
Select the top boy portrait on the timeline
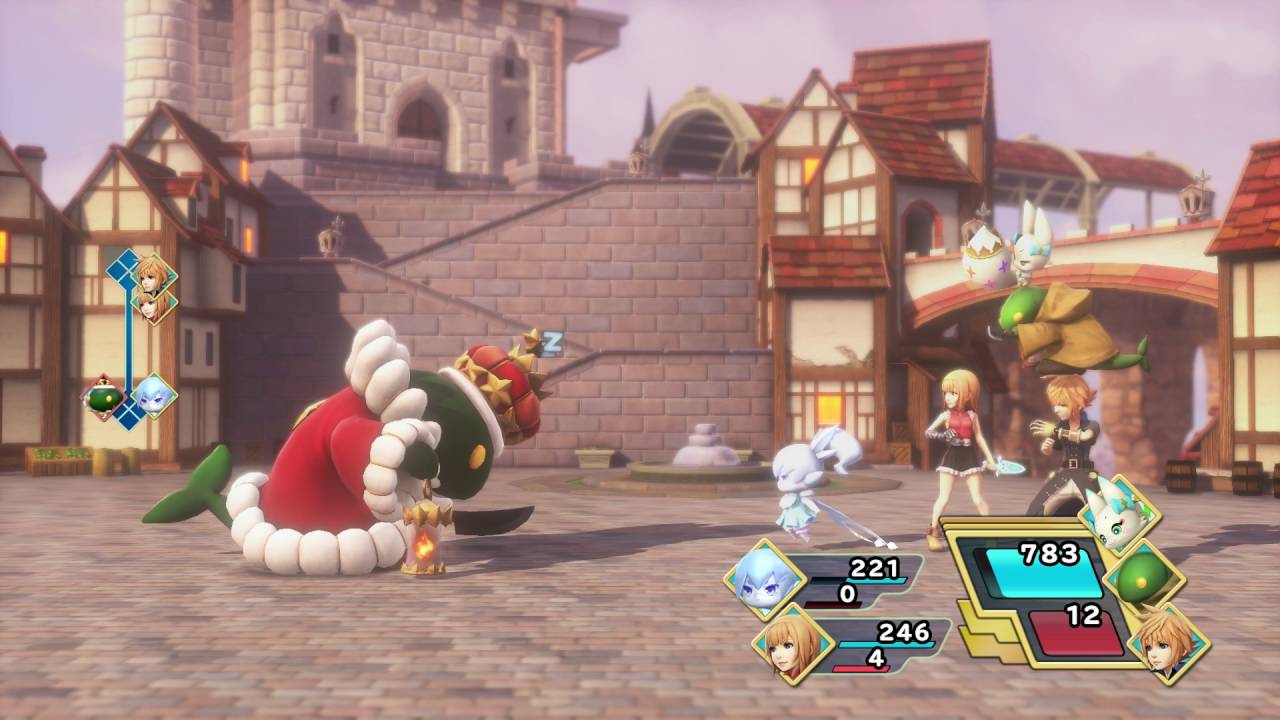(153, 272)
